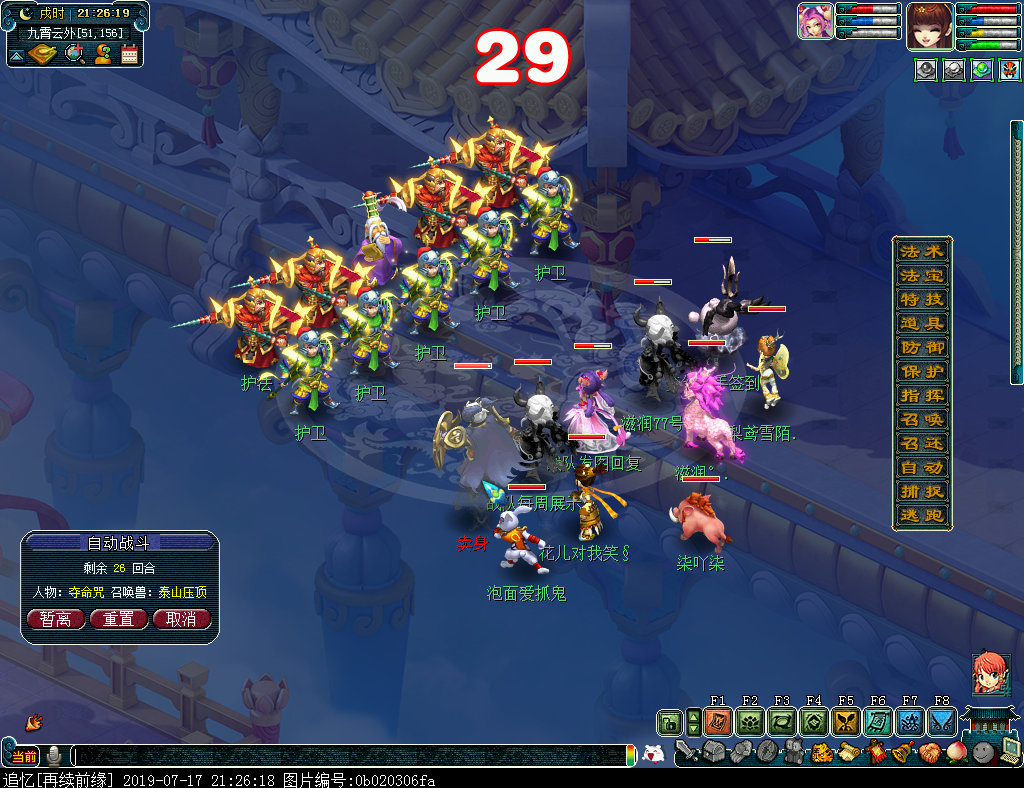Open the calendar icon under the clock
The width and height of the screenshot is (1024, 788).
[x=129, y=54]
